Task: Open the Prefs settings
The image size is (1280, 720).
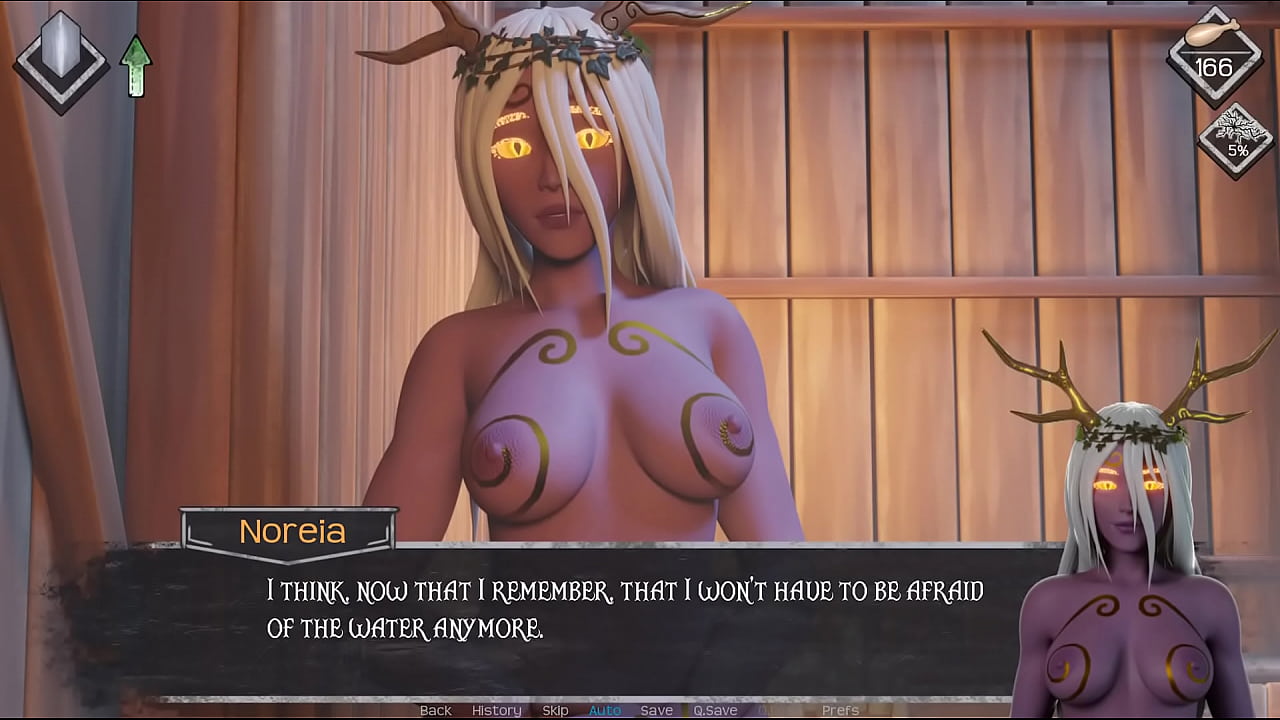Action: (840, 710)
